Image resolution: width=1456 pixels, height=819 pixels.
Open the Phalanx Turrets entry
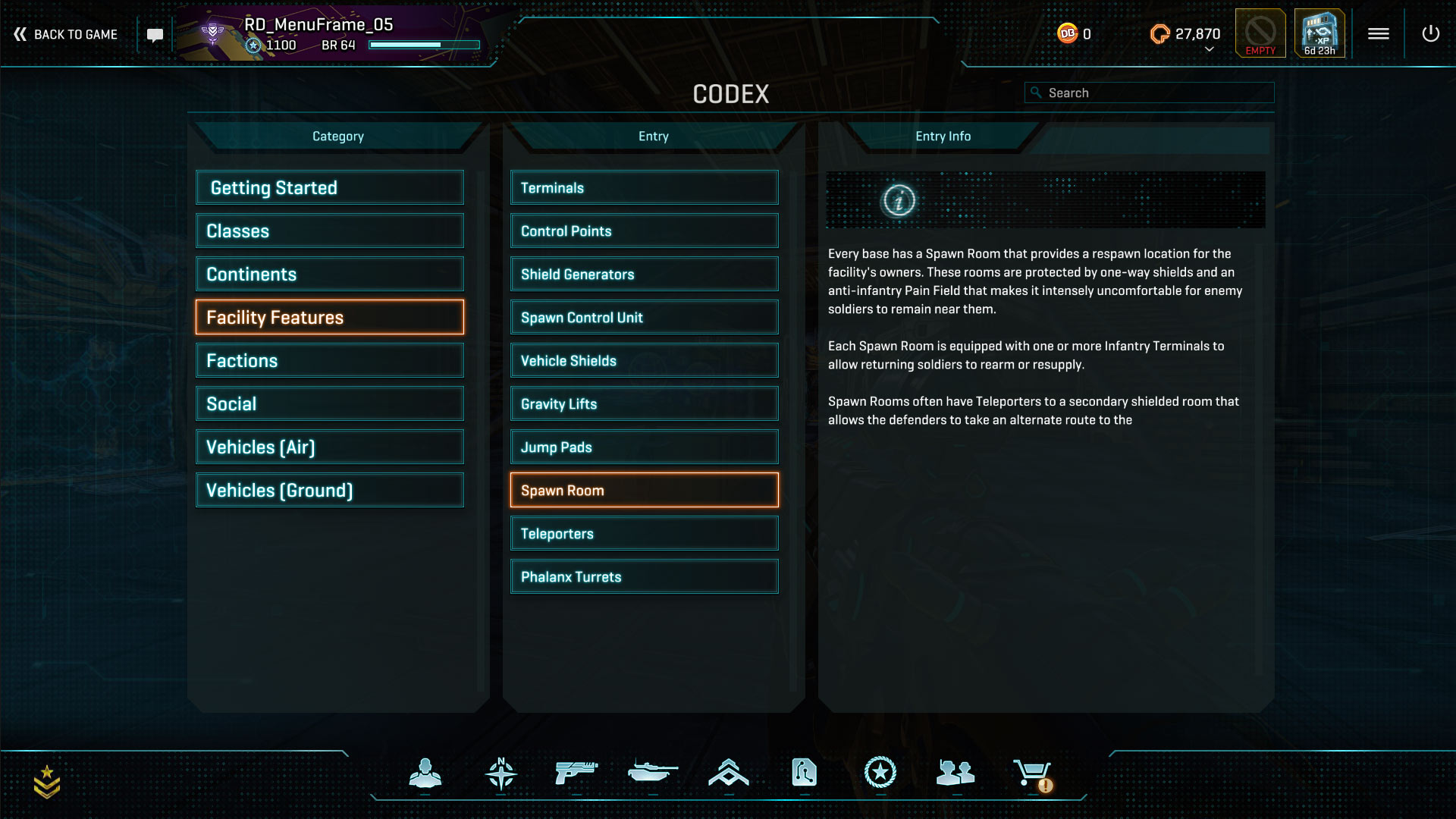(x=644, y=576)
